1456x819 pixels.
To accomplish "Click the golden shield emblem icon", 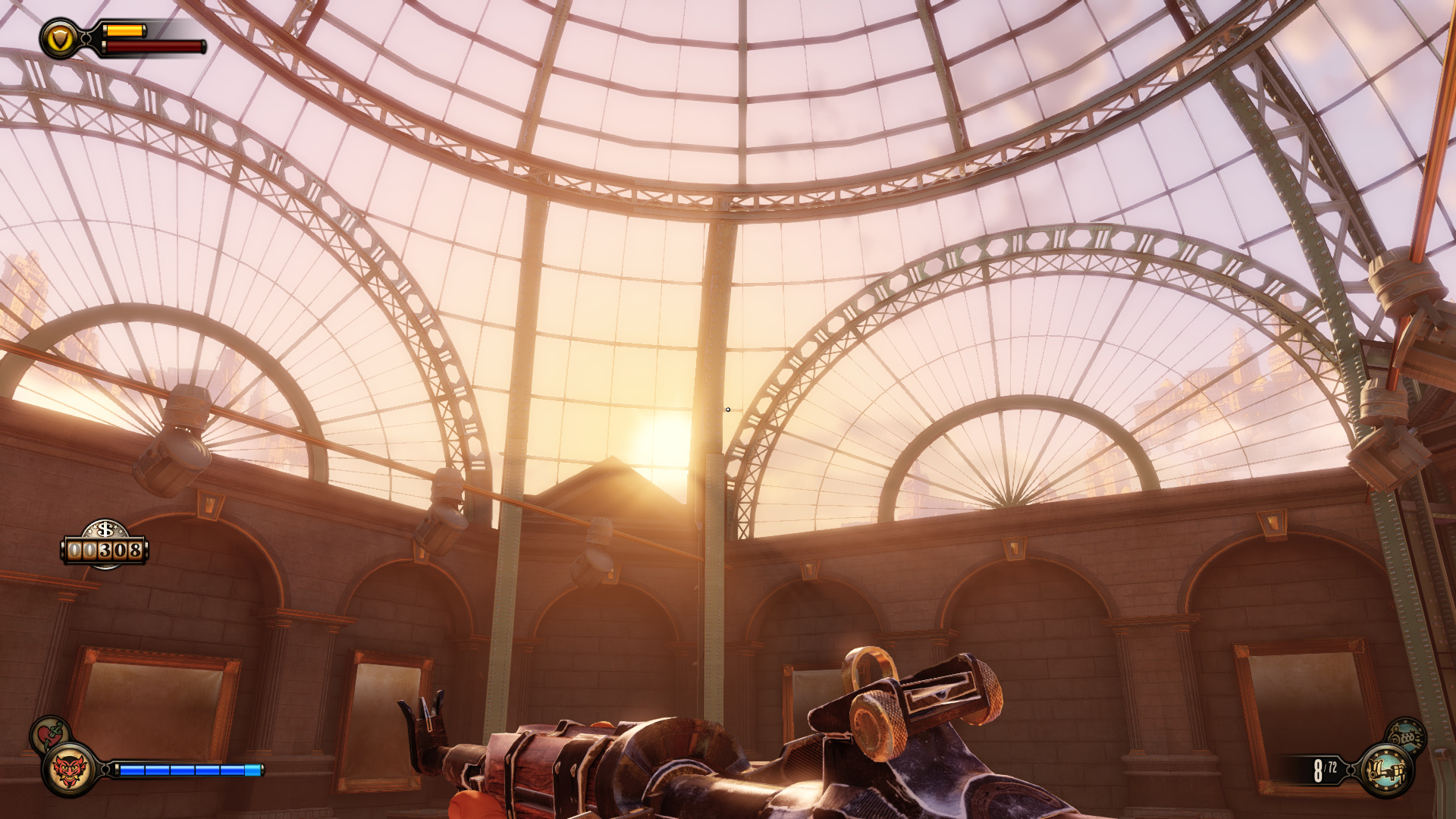I will (x=58, y=39).
